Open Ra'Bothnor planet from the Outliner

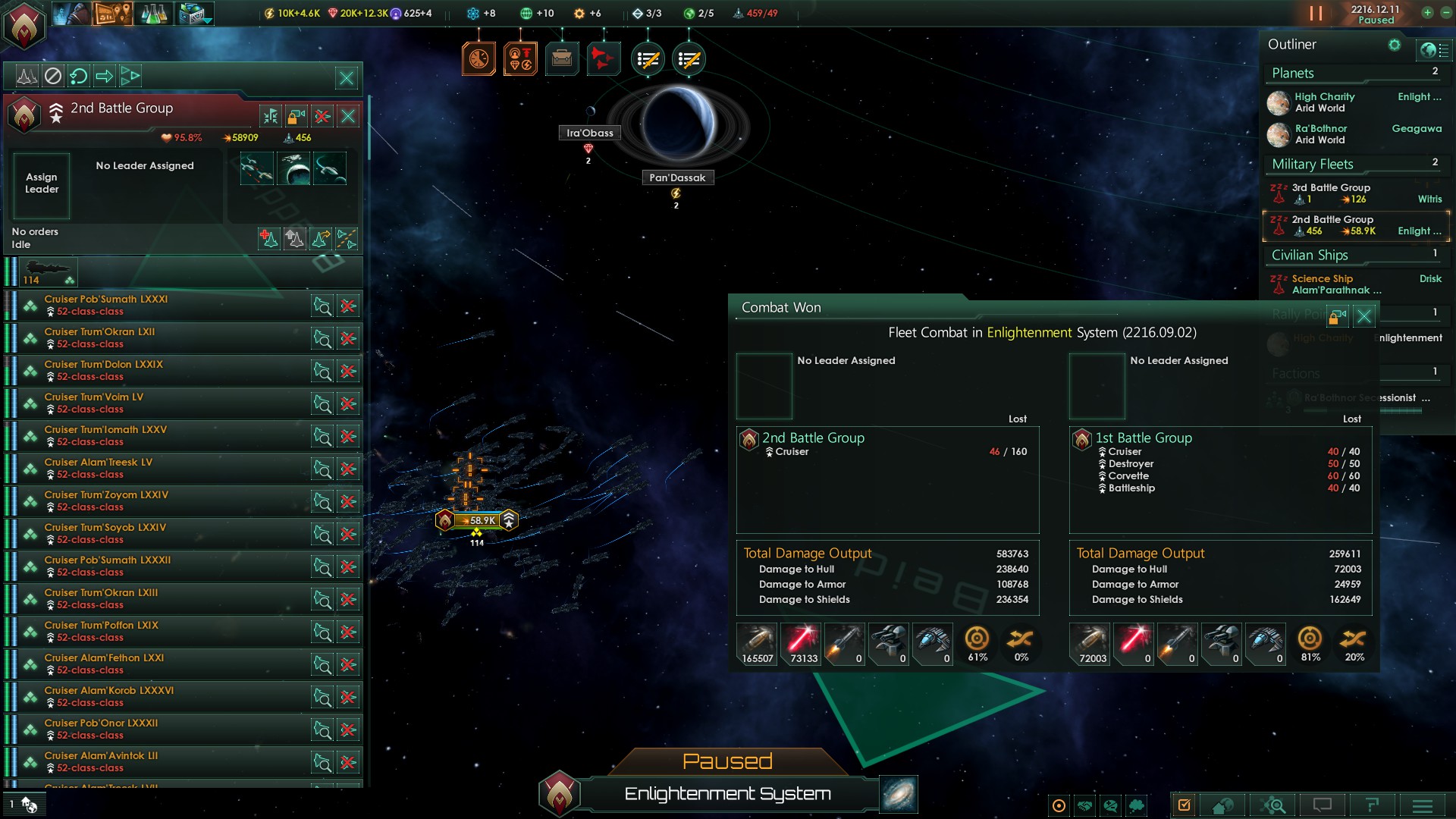click(x=1320, y=129)
